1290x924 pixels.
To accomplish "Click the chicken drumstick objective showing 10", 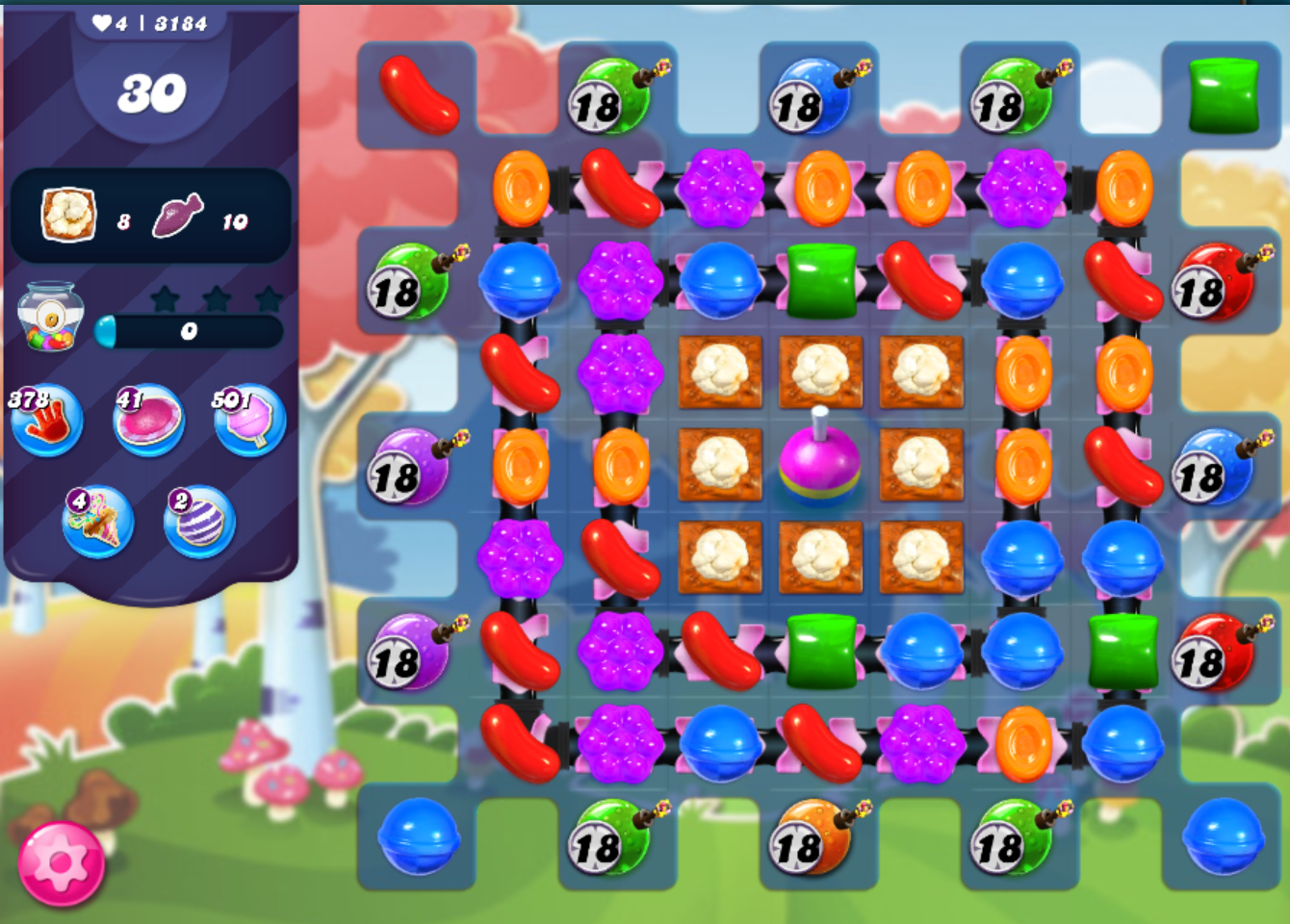I will click(176, 214).
